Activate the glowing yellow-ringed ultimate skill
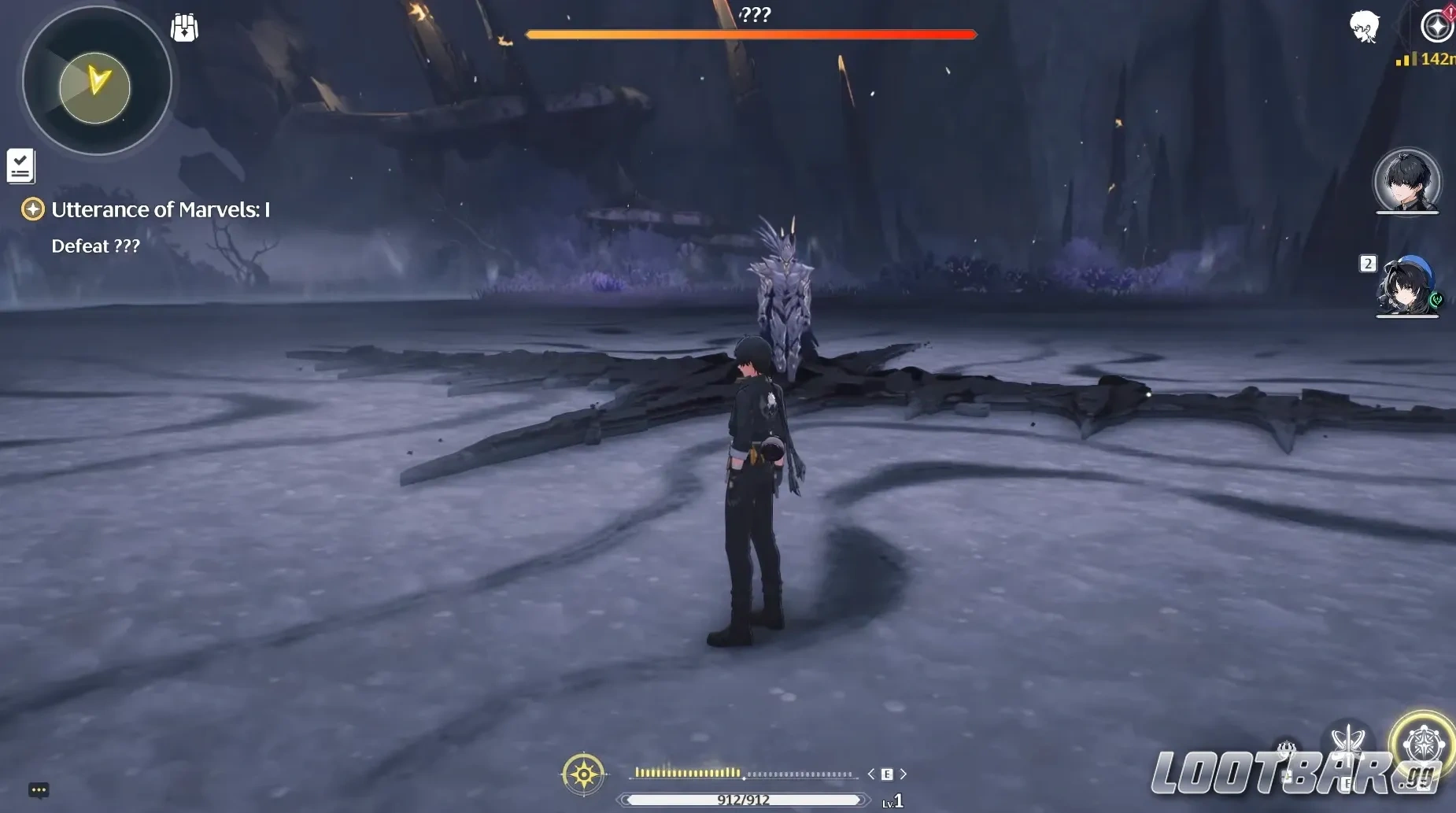This screenshot has height=813, width=1456. [1422, 743]
